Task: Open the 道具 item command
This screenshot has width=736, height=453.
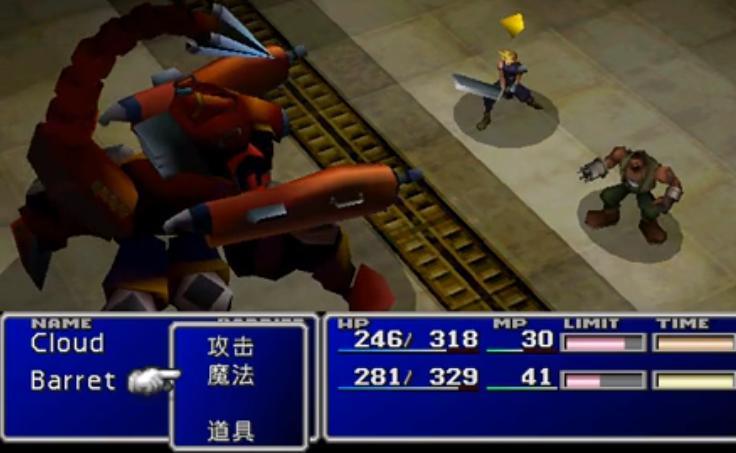Action: click(x=230, y=432)
